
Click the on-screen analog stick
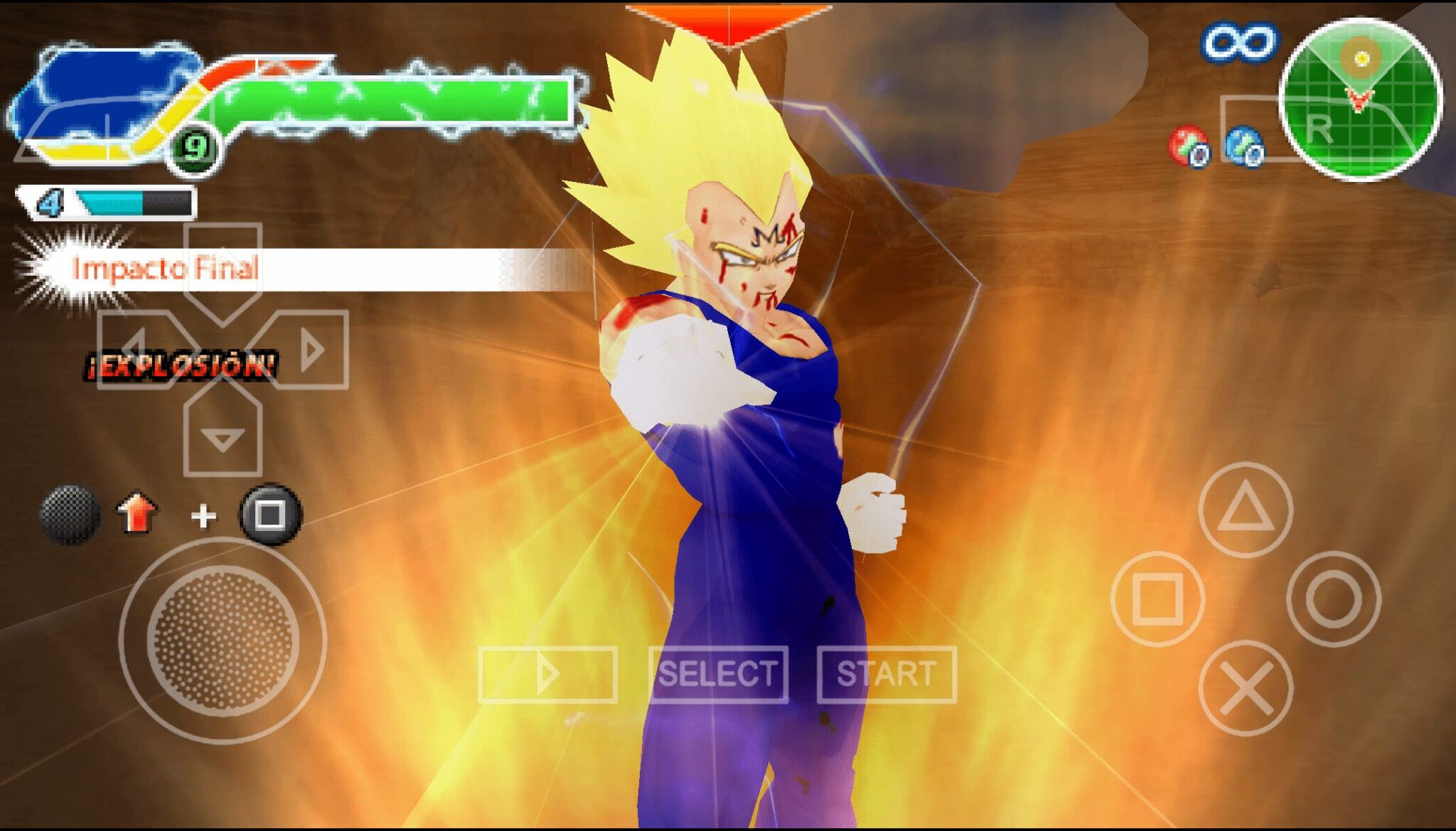point(223,640)
